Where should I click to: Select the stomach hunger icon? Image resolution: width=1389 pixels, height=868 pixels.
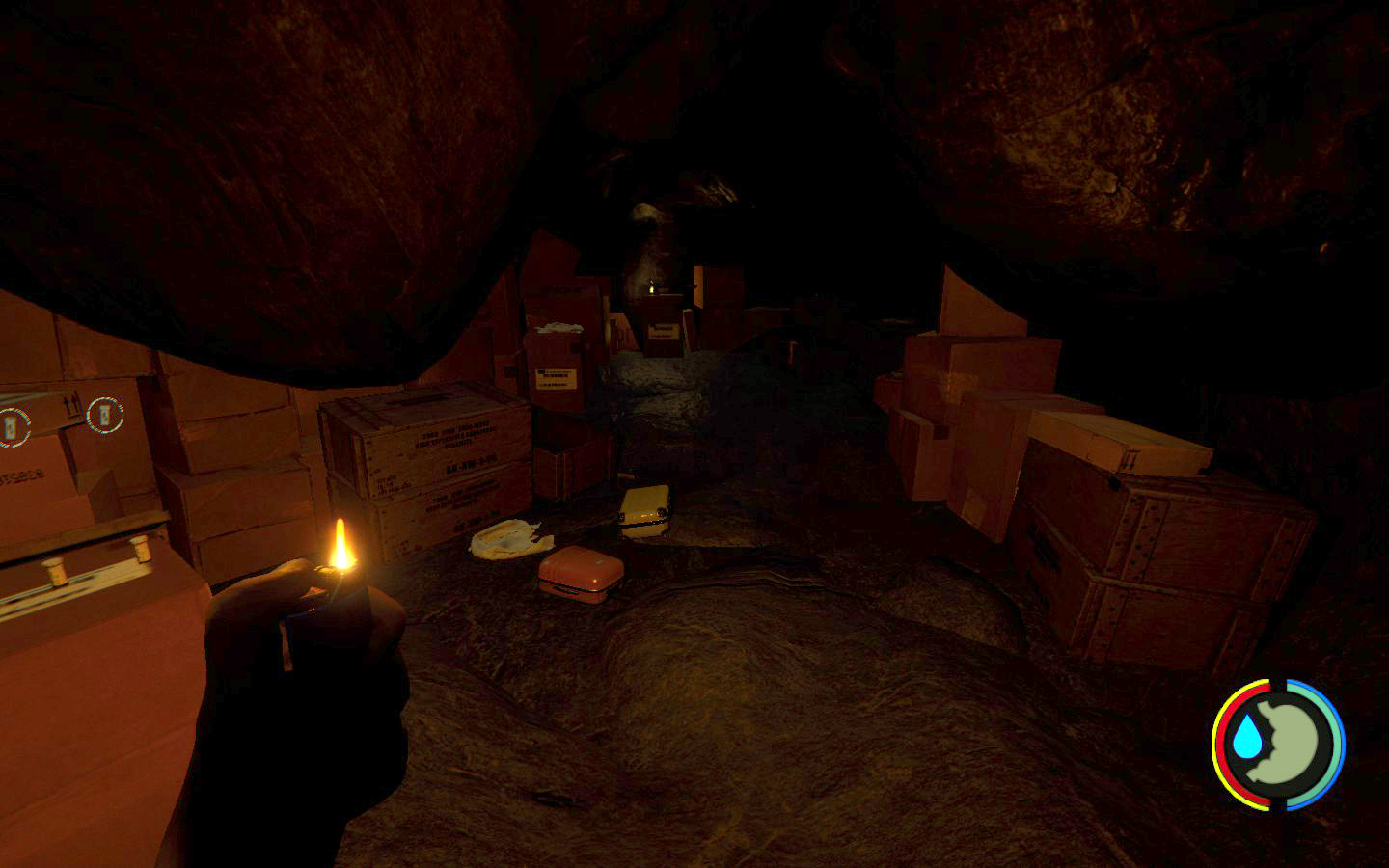coord(1294,743)
